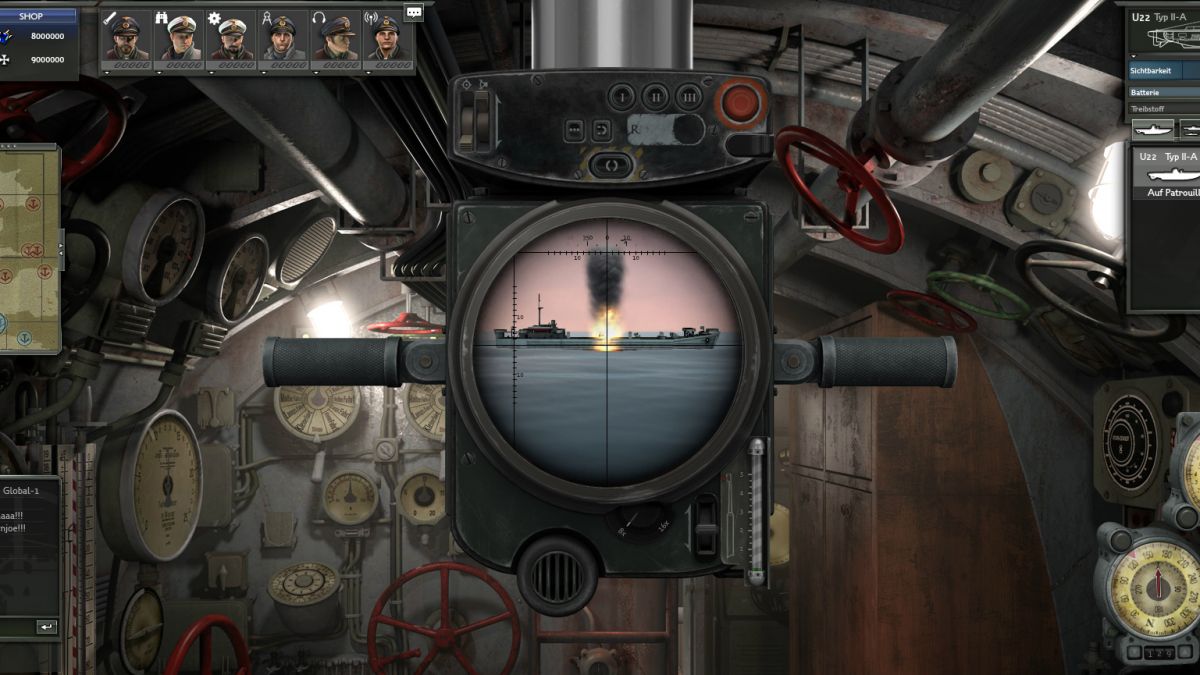This screenshot has height=675, width=1200.
Task: Select torpedo tube II button
Action: point(655,97)
